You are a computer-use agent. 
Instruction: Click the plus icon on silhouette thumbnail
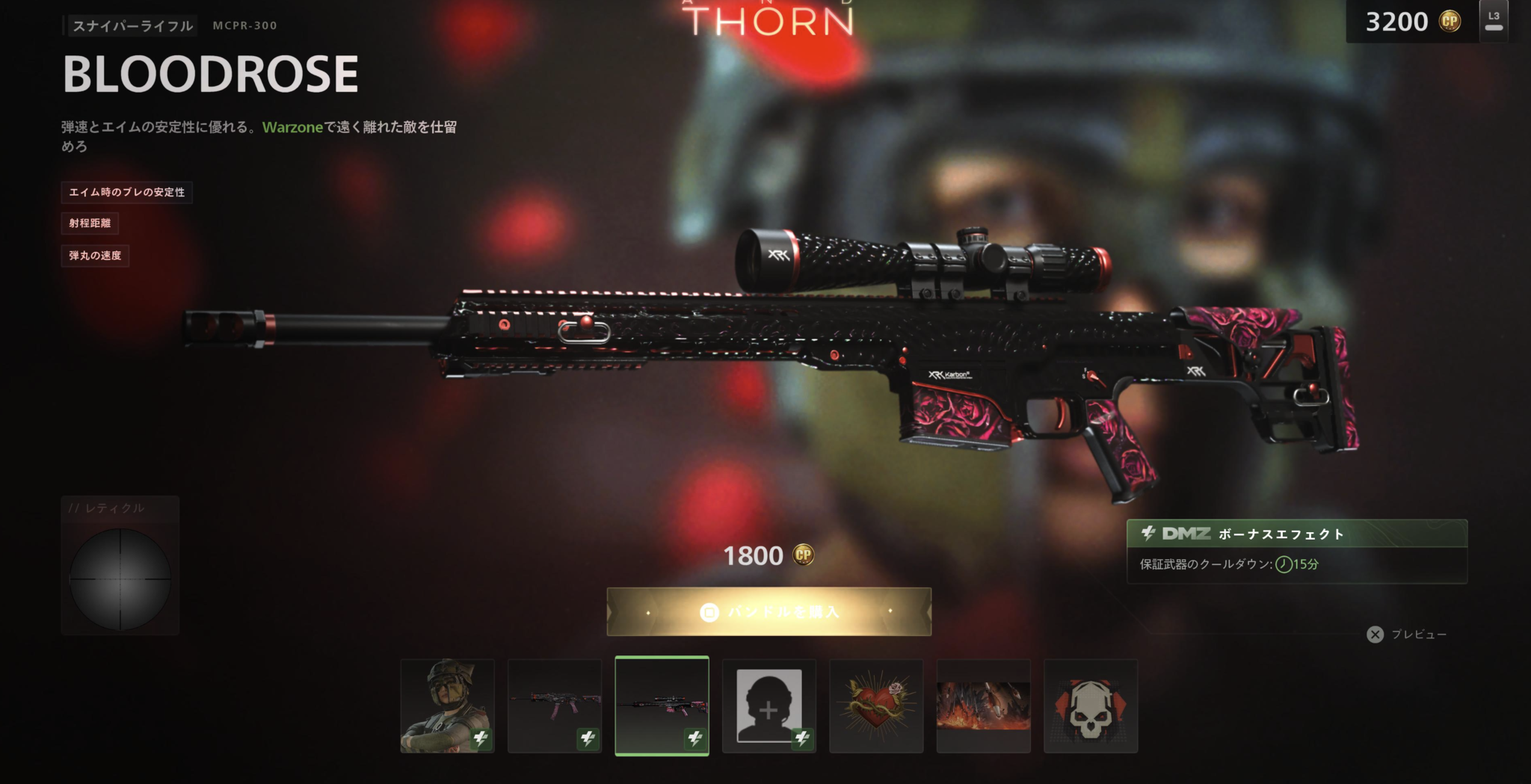[x=769, y=709]
